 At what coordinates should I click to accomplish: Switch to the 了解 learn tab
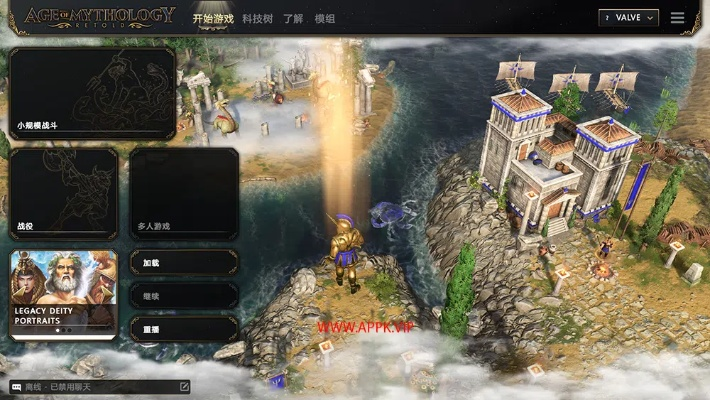(293, 18)
